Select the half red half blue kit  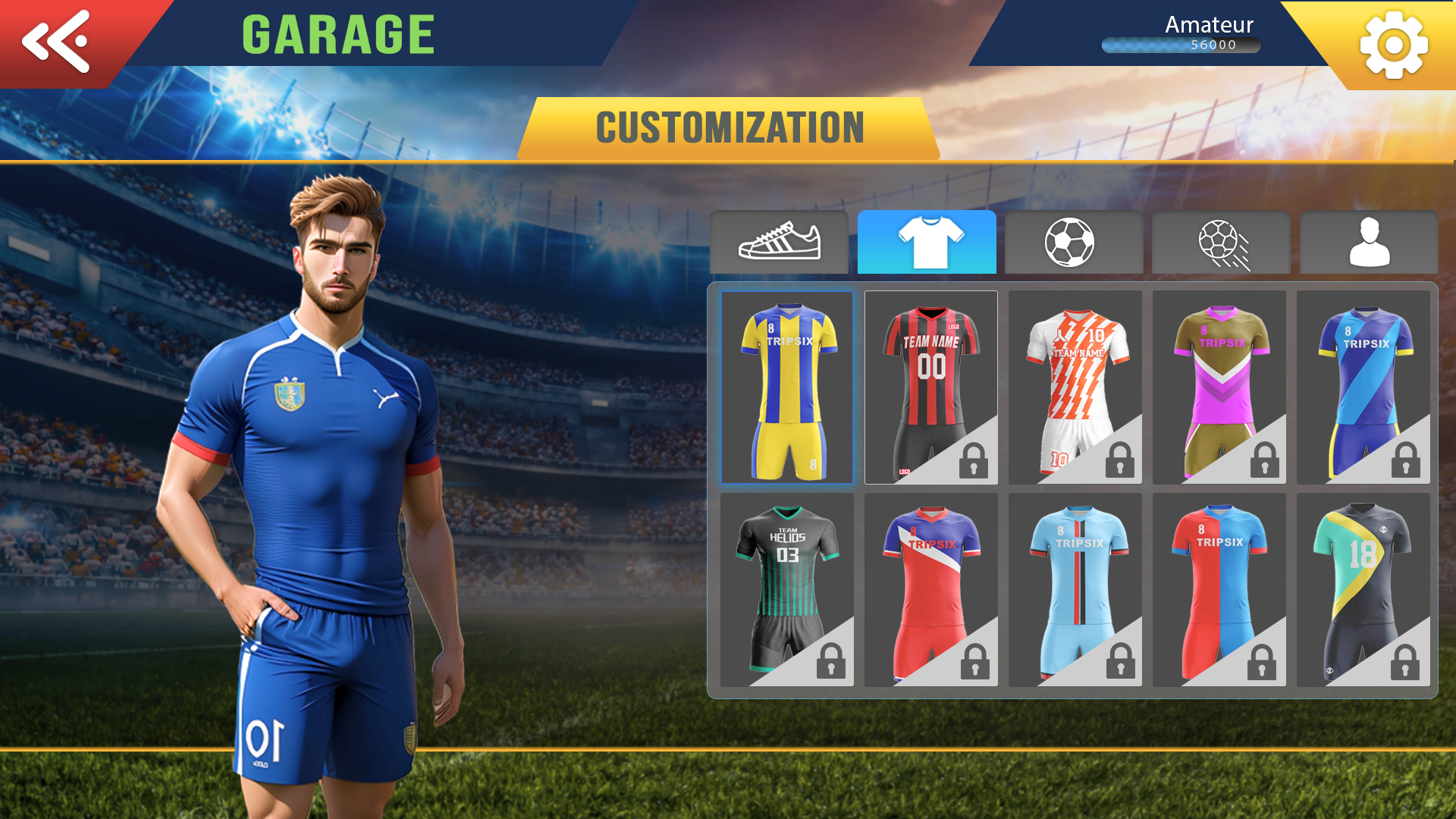[x=1219, y=590]
